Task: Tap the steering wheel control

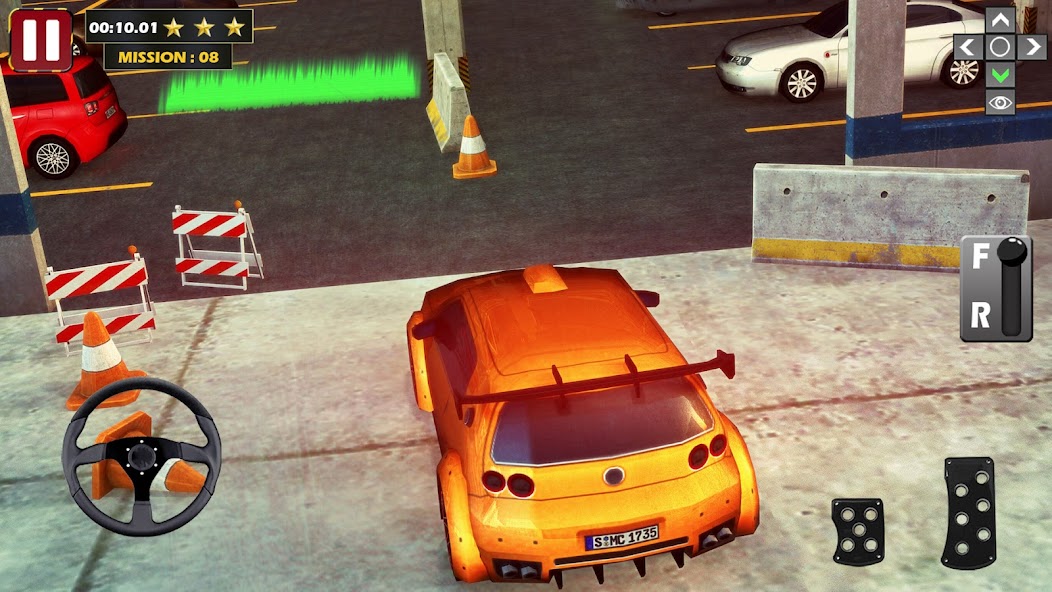Action: (141, 455)
